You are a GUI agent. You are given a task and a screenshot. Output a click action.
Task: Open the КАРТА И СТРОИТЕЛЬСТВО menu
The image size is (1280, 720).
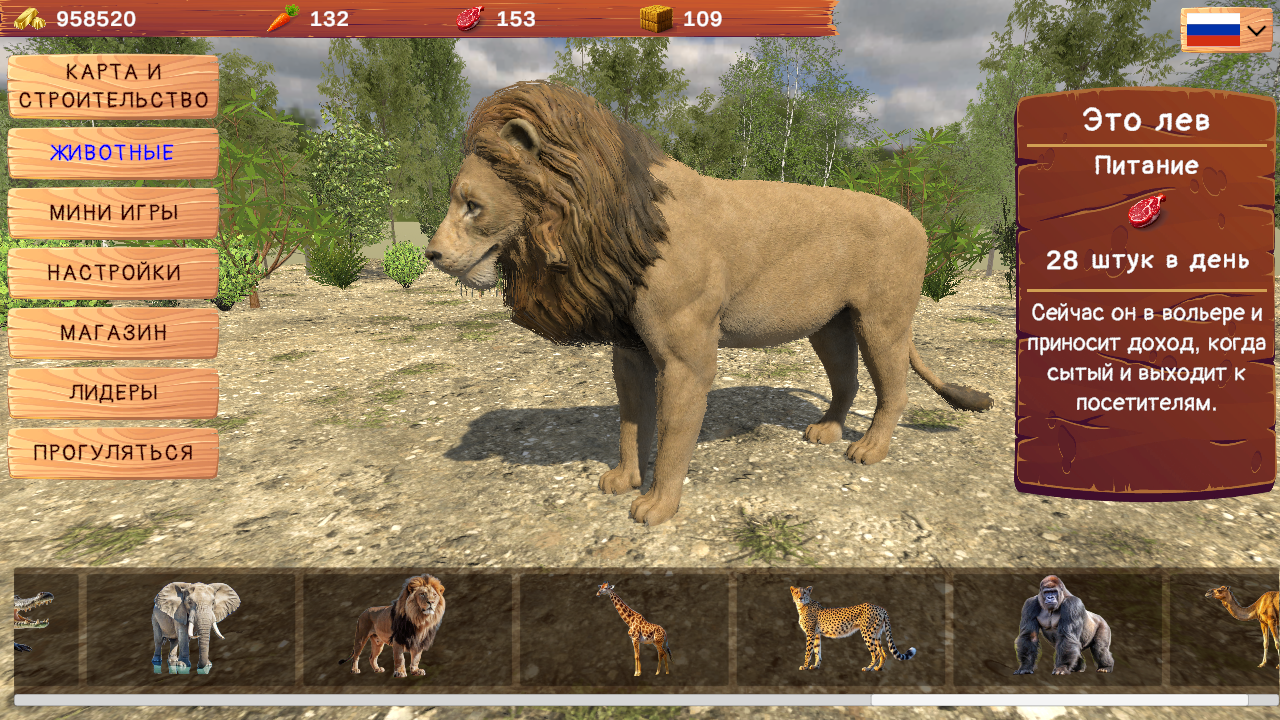tap(112, 87)
